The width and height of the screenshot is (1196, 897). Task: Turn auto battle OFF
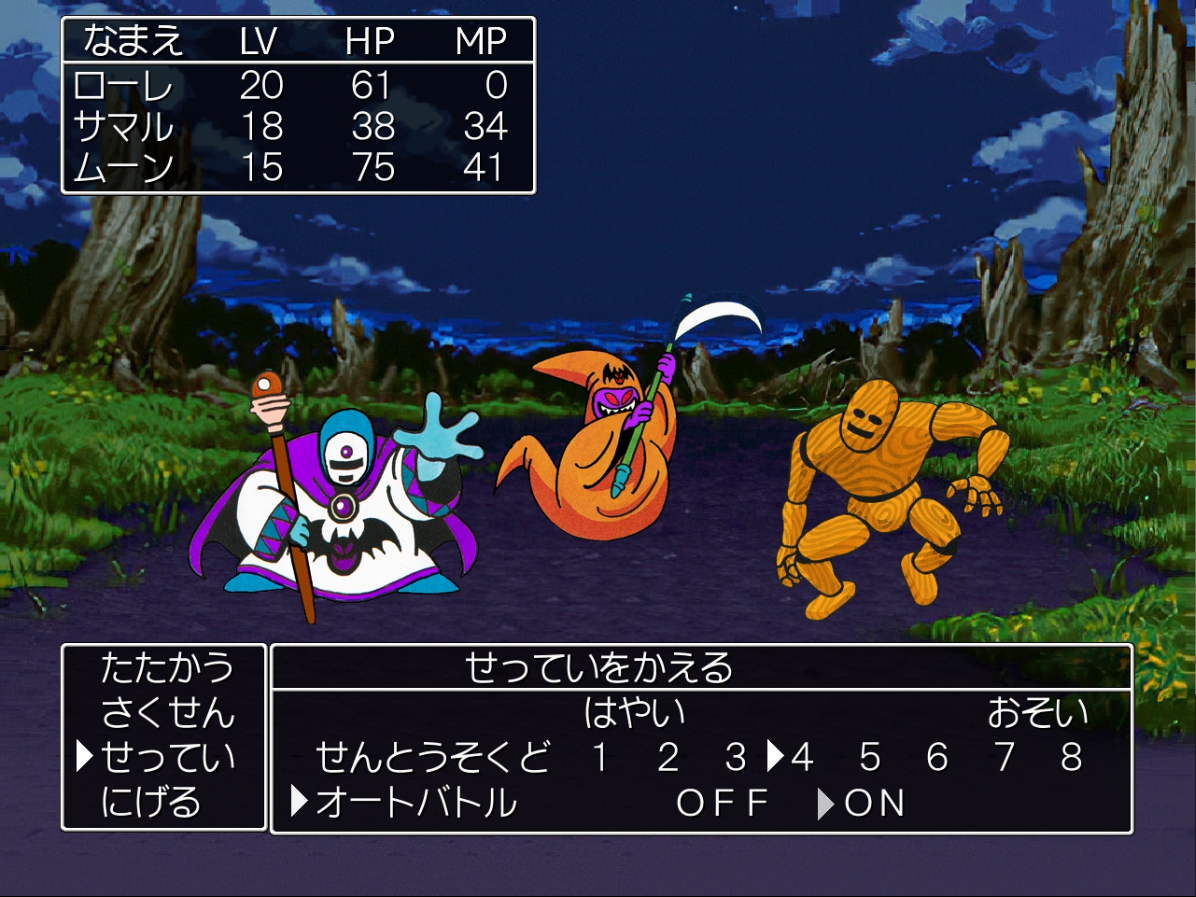tap(721, 803)
